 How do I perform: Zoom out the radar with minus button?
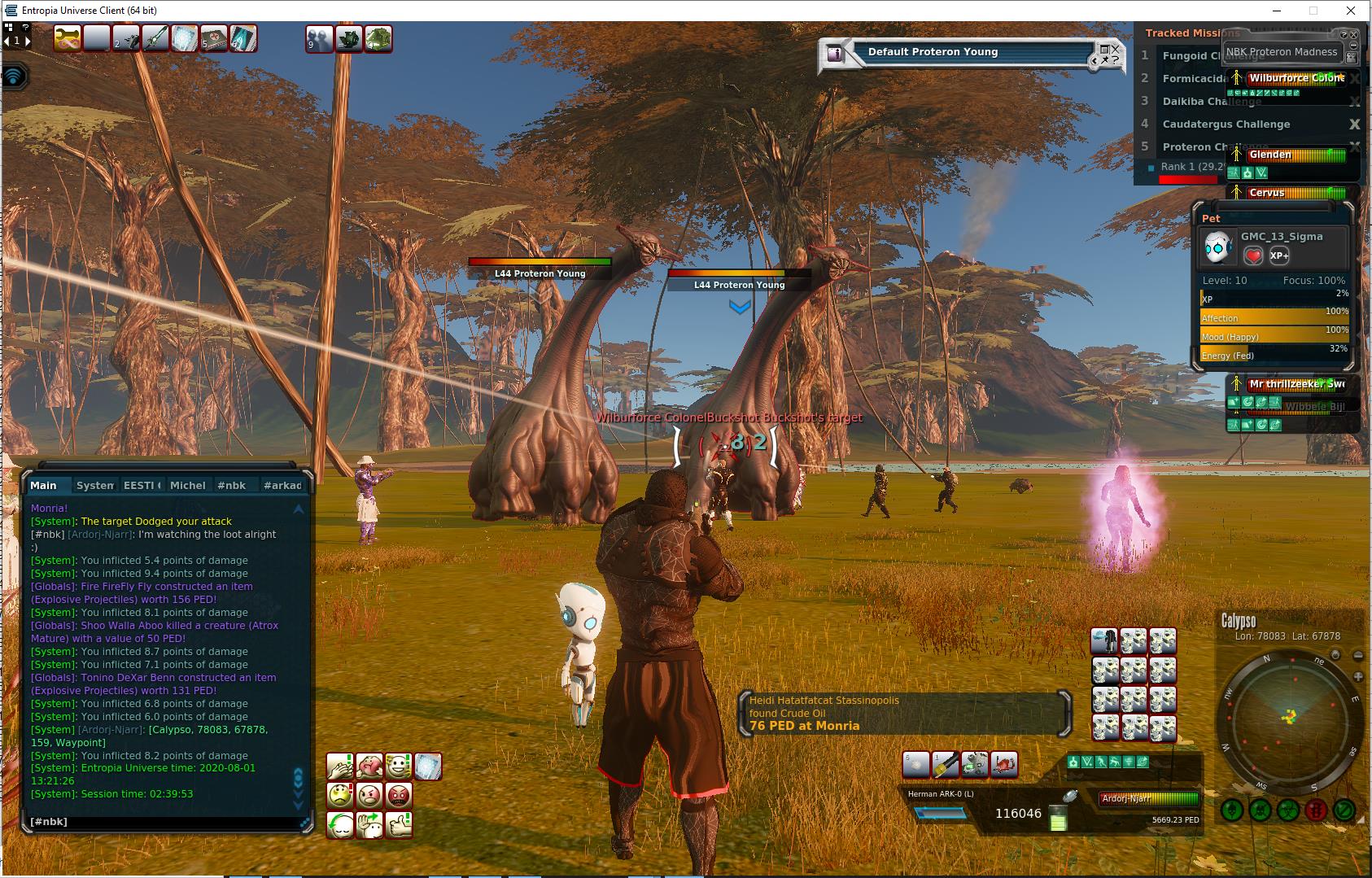[x=1357, y=655]
